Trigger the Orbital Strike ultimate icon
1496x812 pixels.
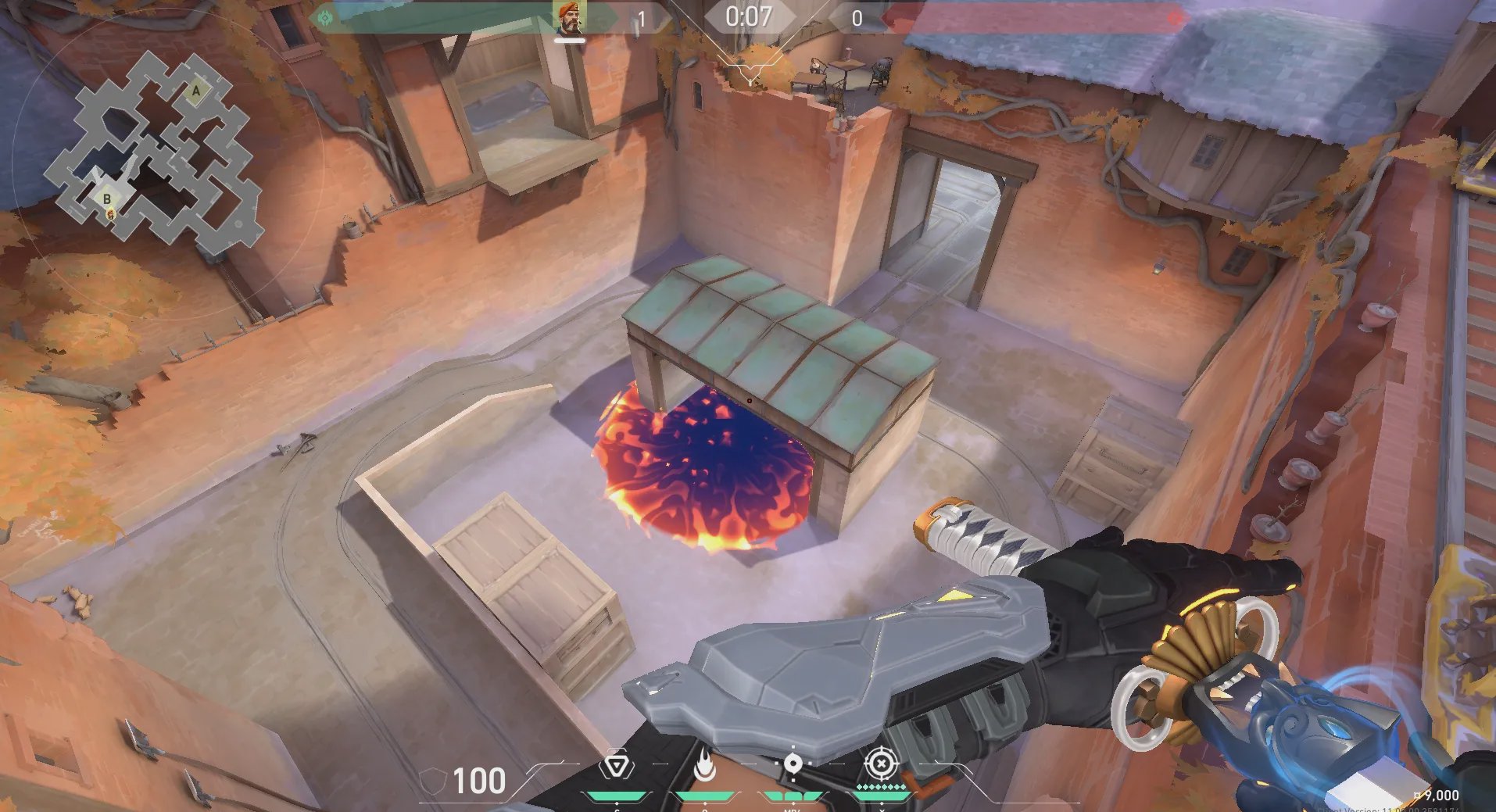point(881,764)
